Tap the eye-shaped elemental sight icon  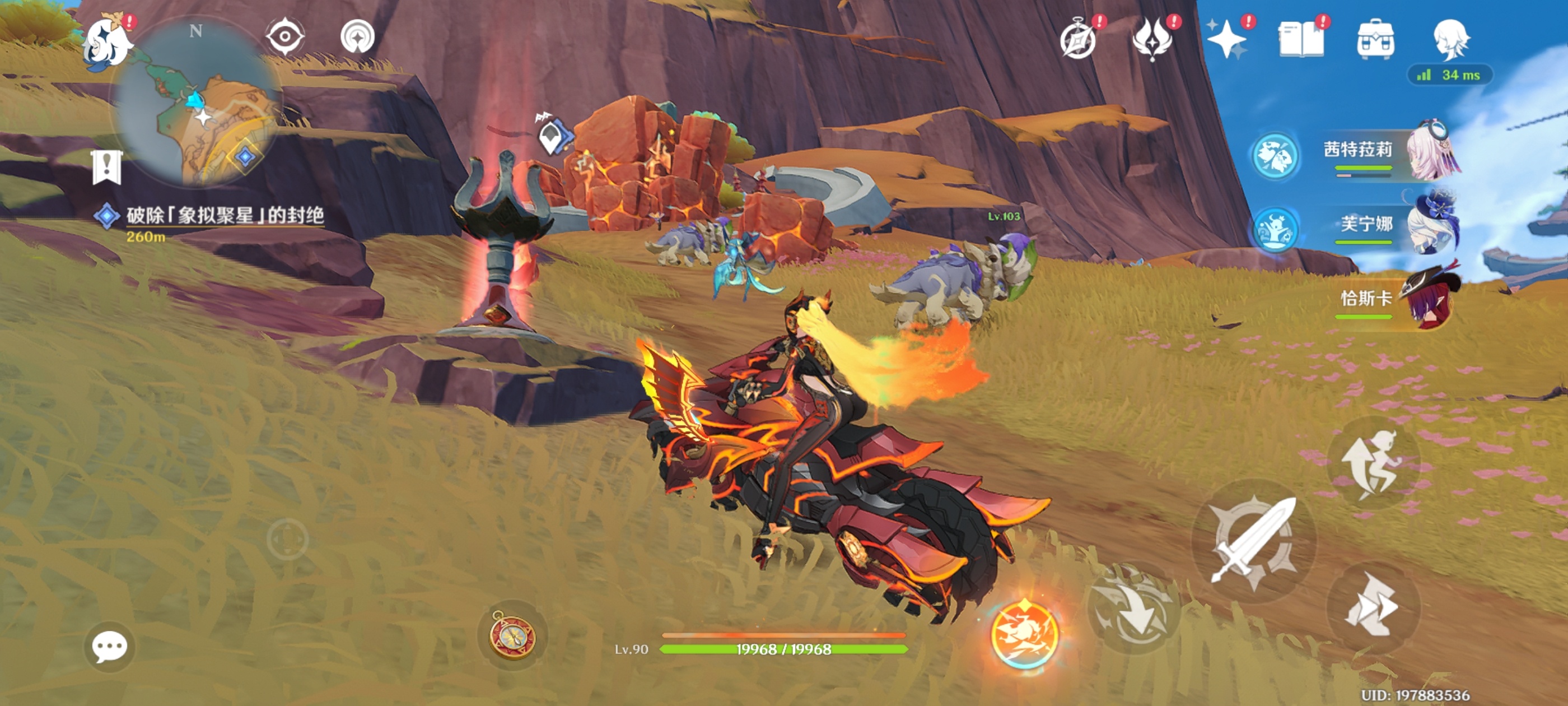(285, 36)
